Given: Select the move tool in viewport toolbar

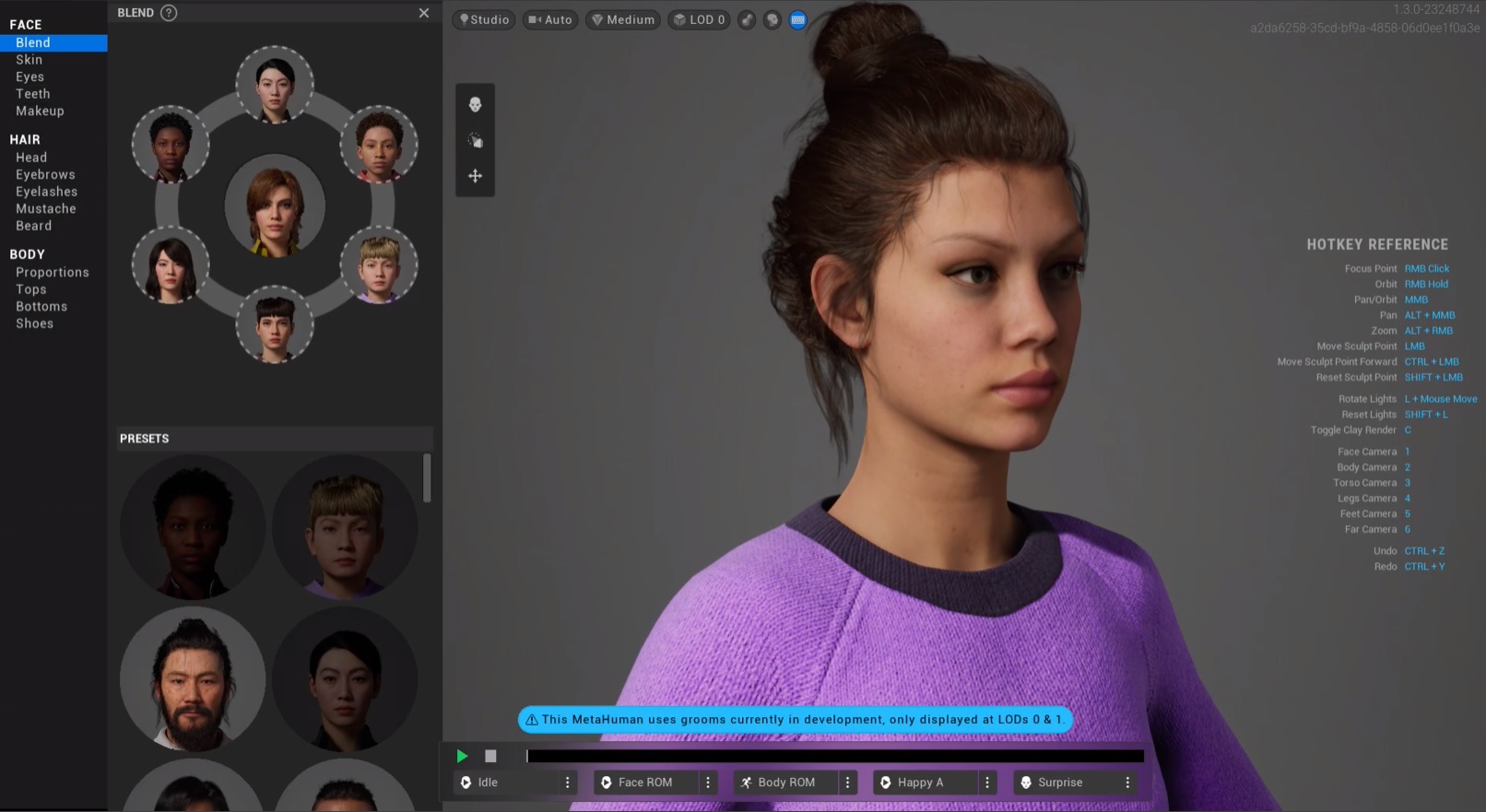Looking at the screenshot, I should (475, 175).
